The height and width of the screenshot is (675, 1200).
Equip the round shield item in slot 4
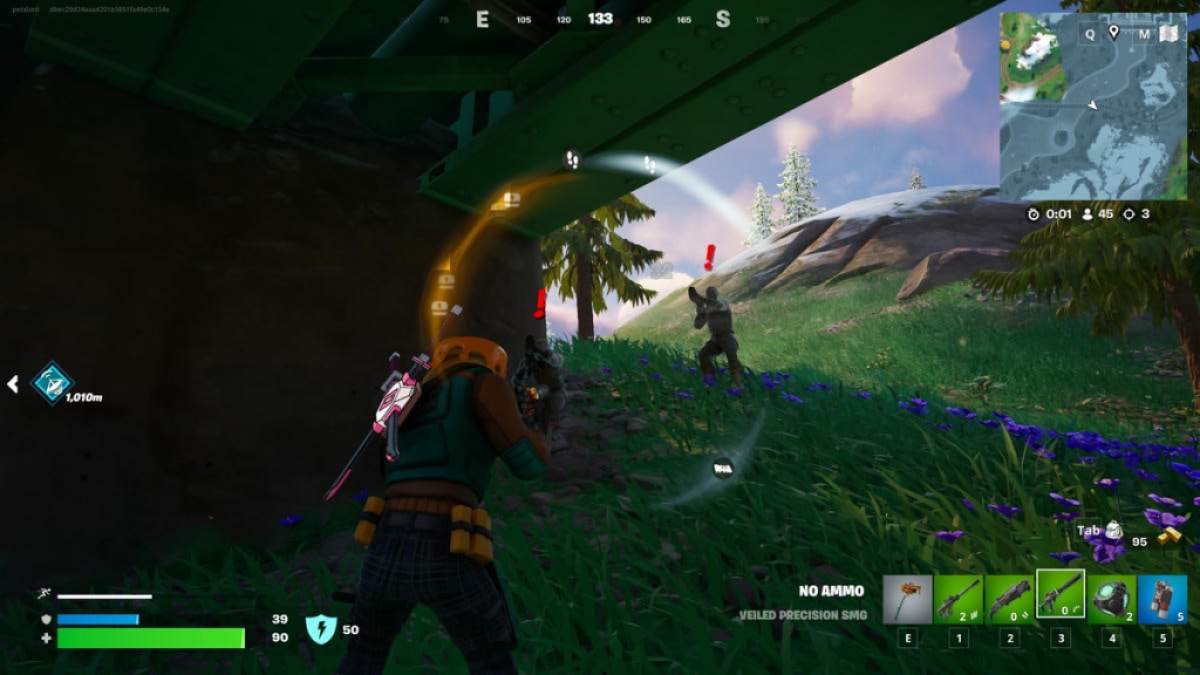(1111, 599)
